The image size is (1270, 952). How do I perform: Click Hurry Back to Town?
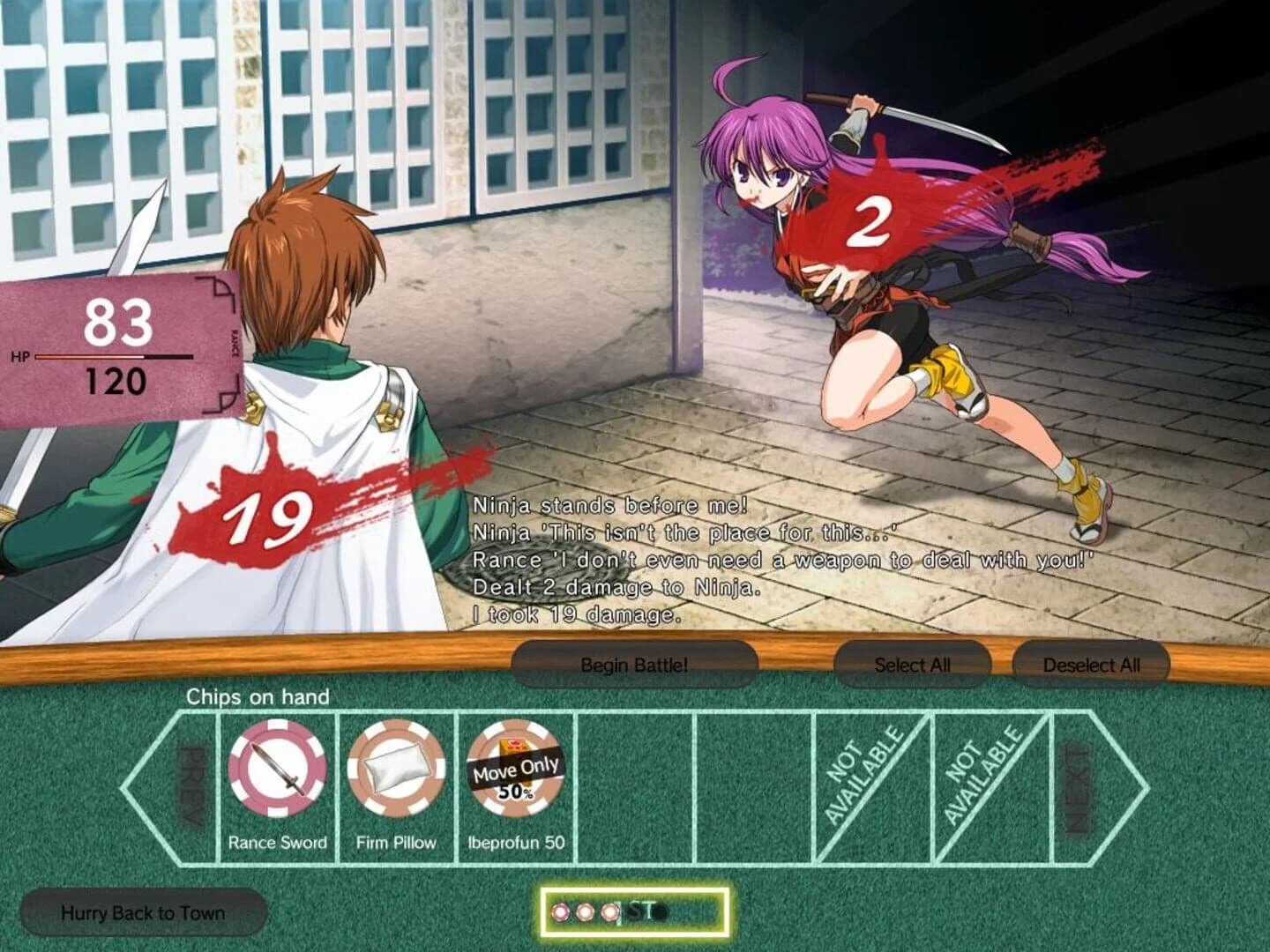tap(141, 914)
